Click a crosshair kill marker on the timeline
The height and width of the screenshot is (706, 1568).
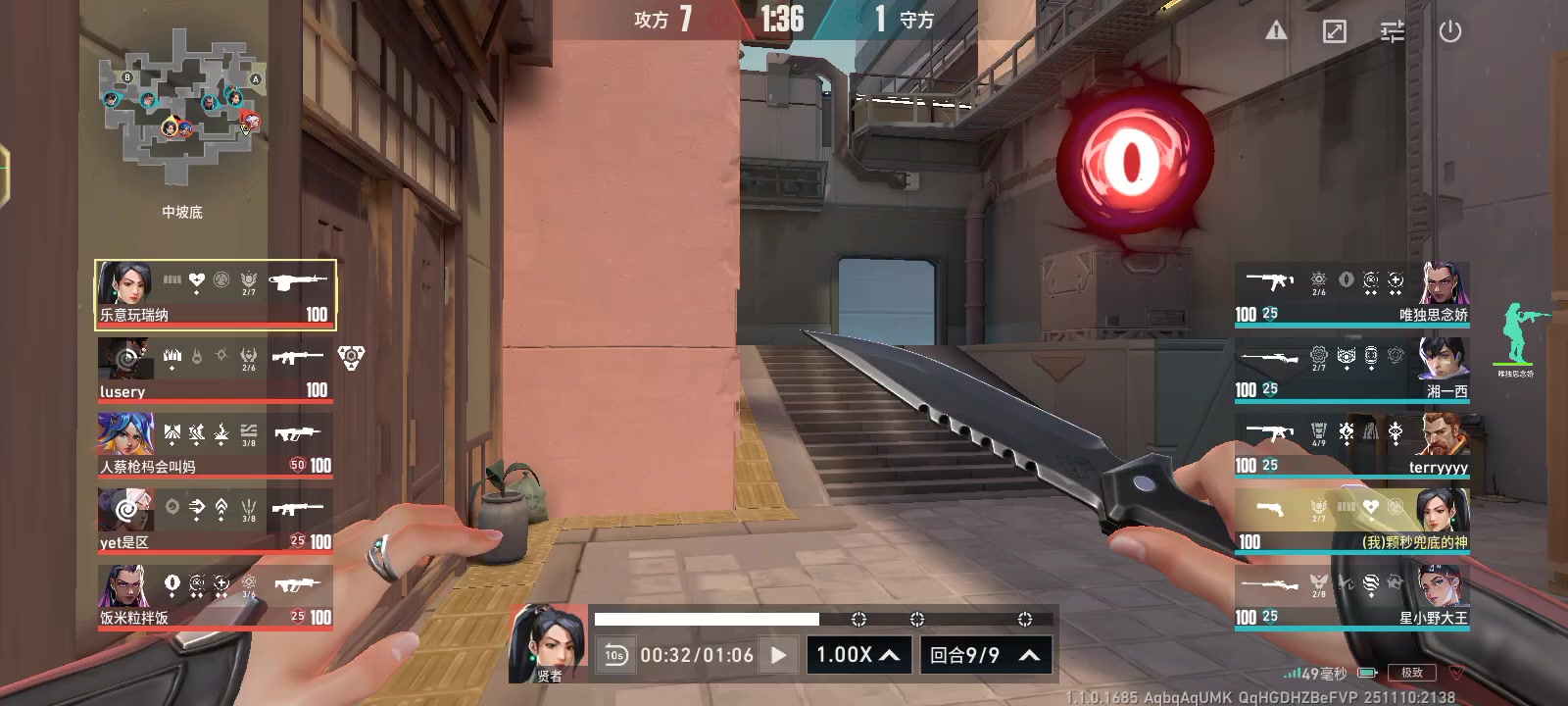(859, 619)
